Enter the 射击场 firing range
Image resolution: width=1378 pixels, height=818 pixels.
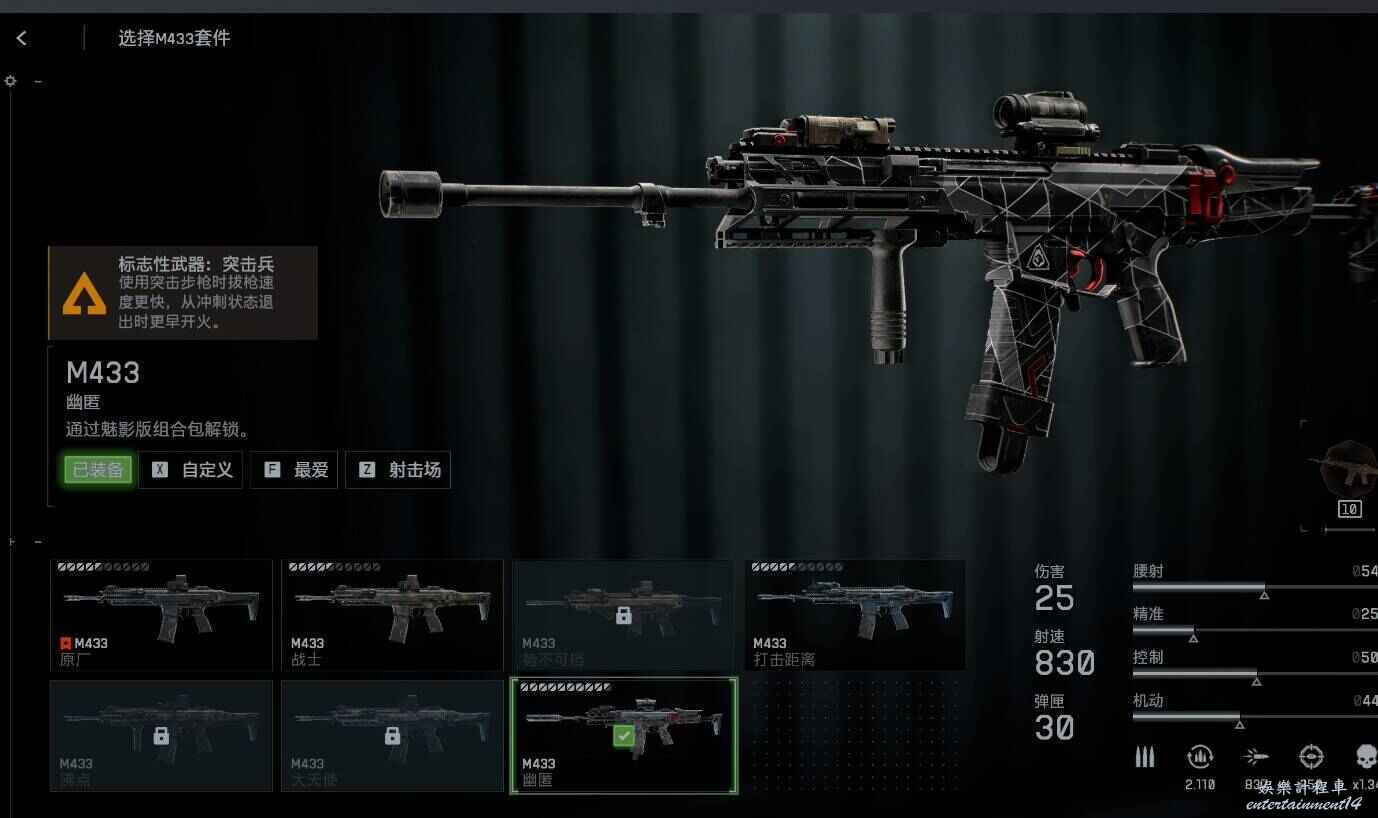point(398,470)
